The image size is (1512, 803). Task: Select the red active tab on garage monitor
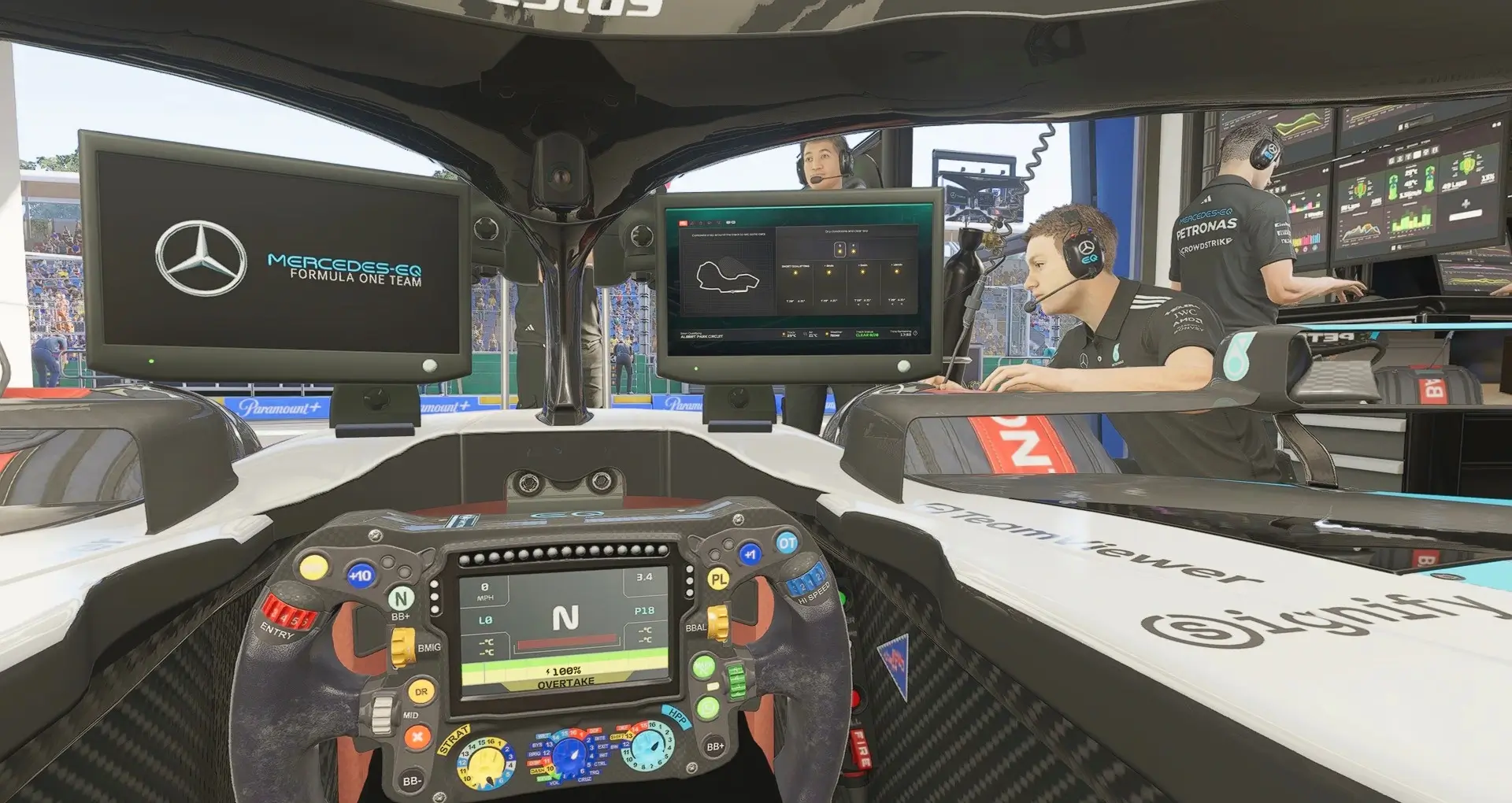[684, 223]
